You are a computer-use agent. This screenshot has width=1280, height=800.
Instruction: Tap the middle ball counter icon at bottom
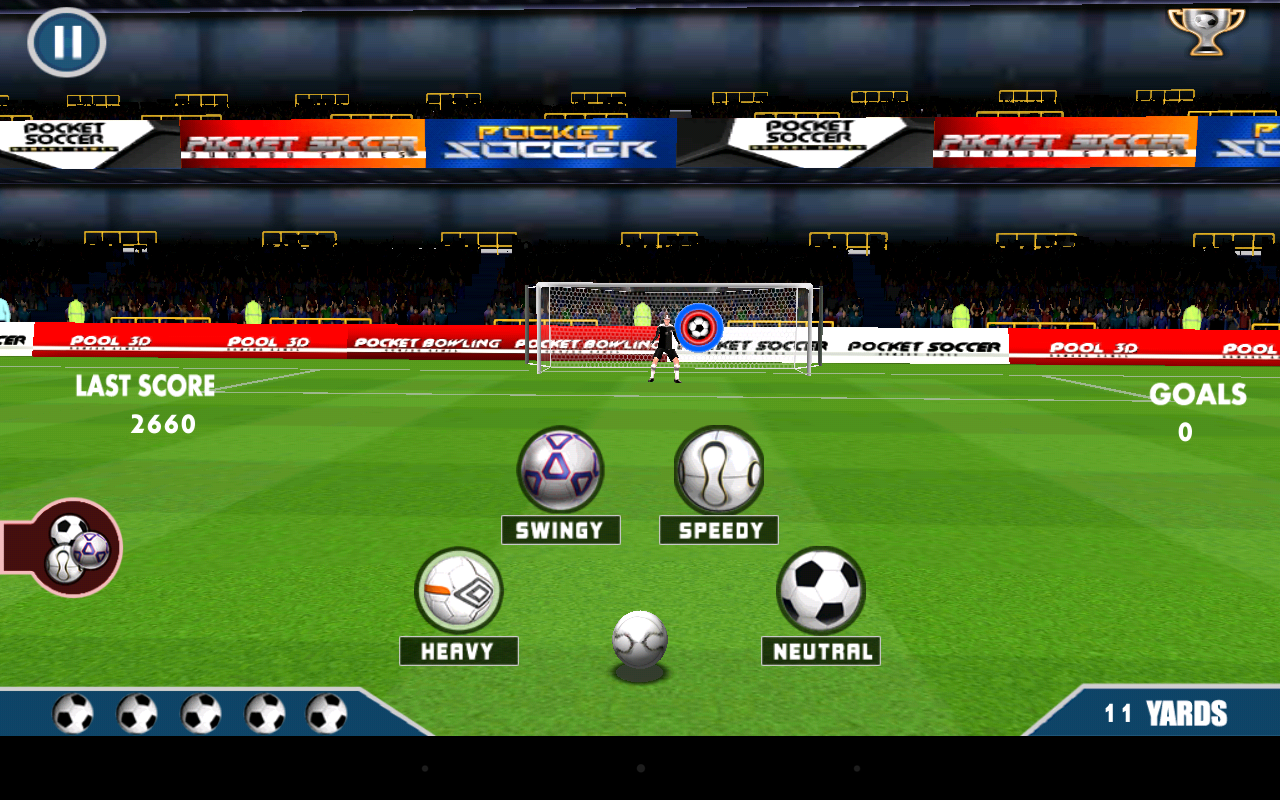pos(200,714)
